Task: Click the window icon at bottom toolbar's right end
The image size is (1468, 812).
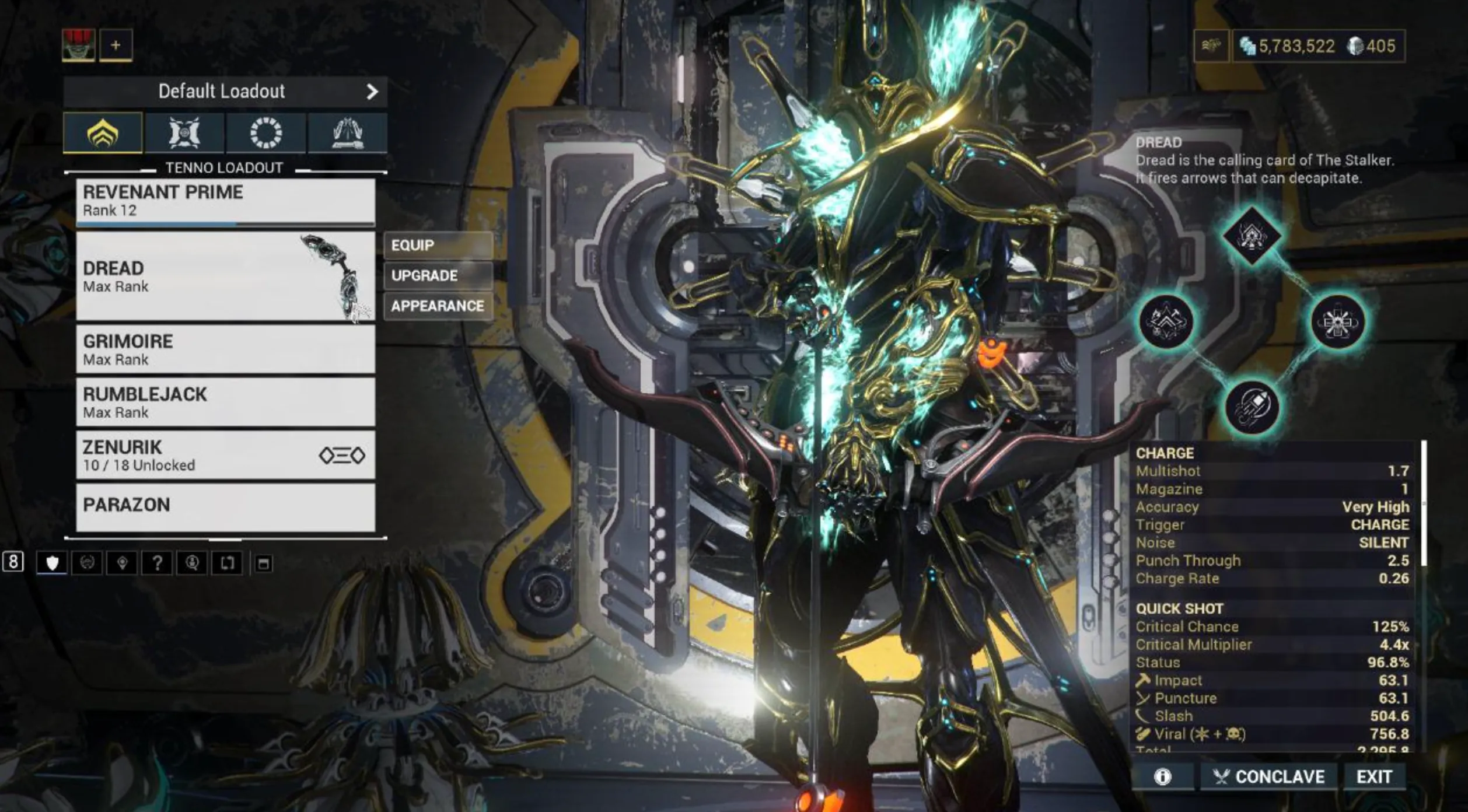Action: point(270,562)
